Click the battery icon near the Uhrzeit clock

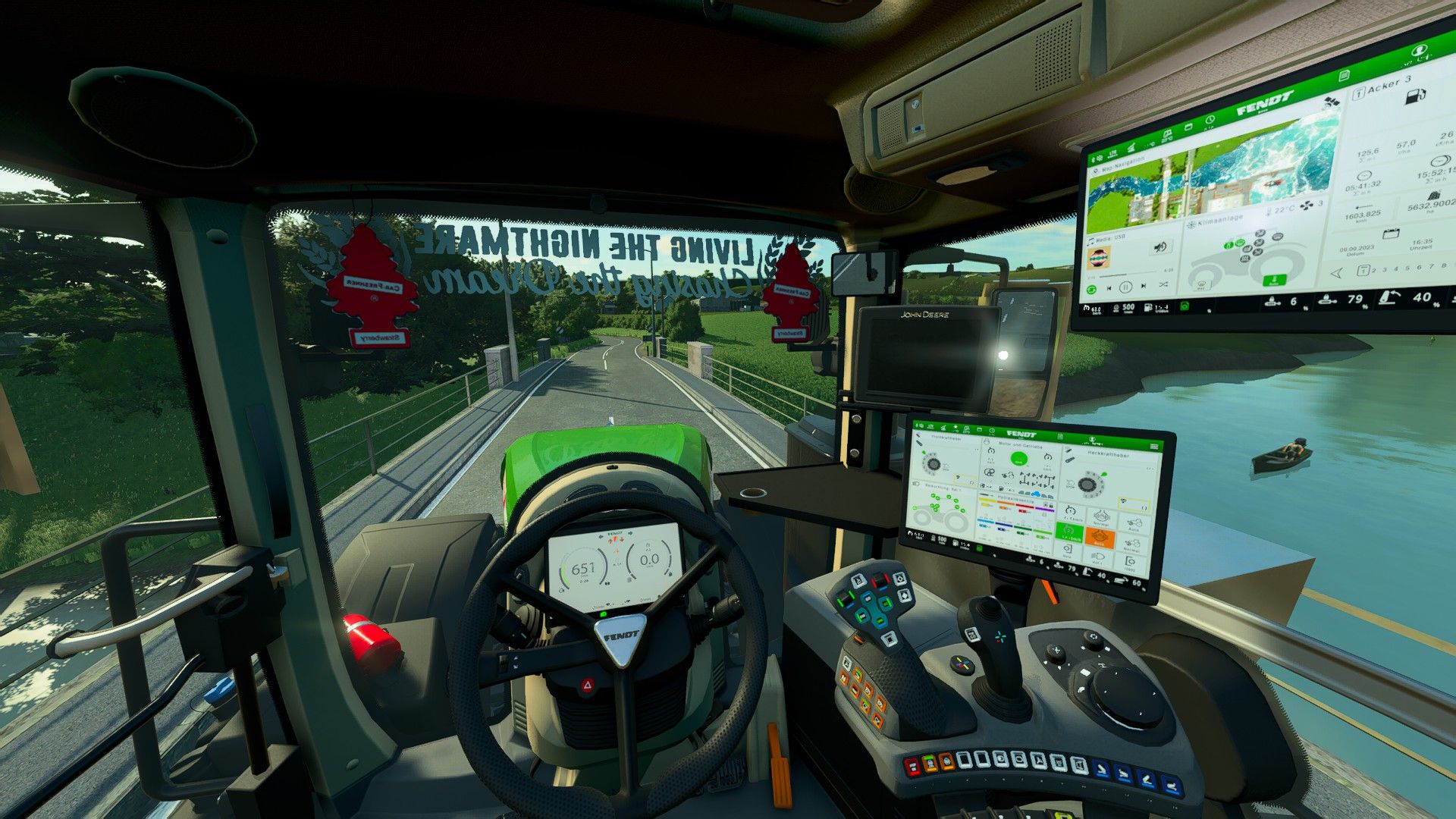click(1390, 233)
